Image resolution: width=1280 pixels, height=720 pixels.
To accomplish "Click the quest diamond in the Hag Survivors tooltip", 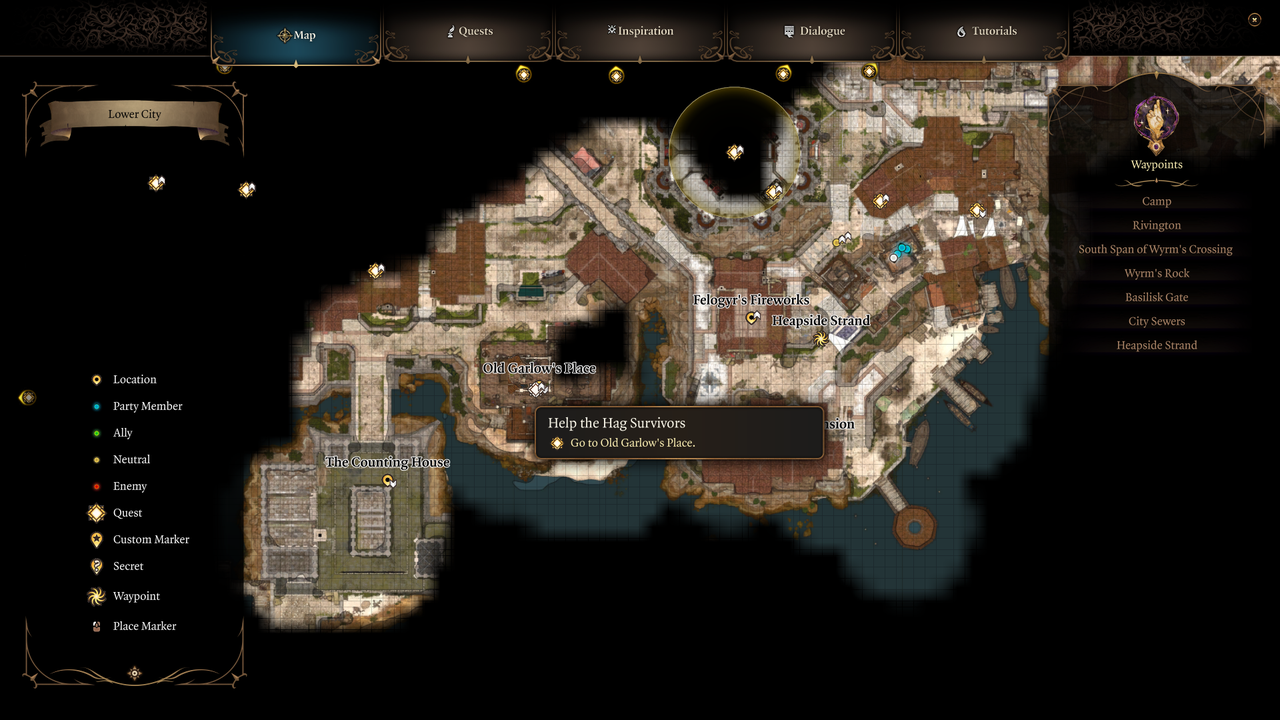I will click(x=557, y=443).
